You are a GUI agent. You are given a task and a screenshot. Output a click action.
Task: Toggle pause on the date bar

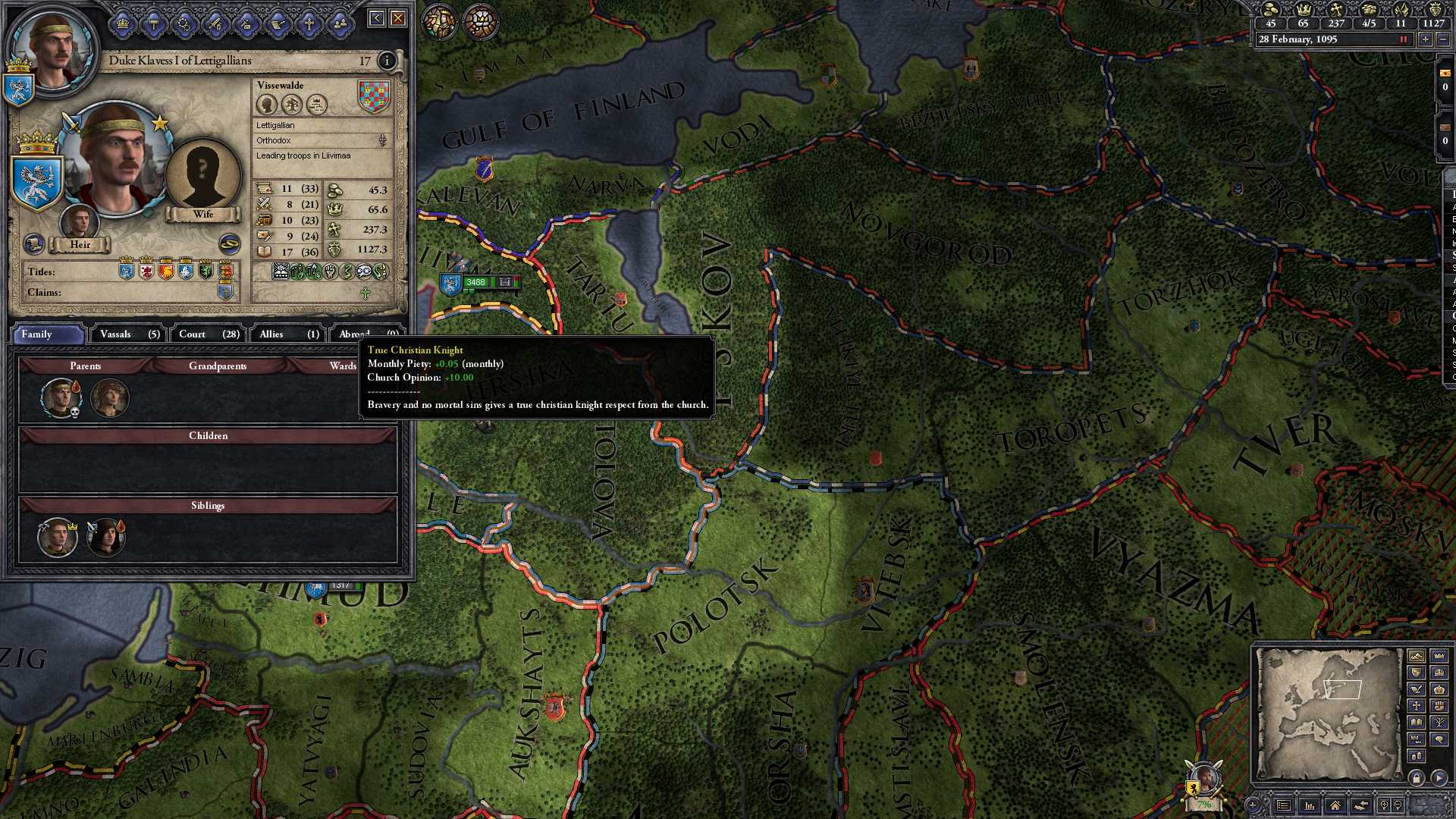coord(1404,39)
